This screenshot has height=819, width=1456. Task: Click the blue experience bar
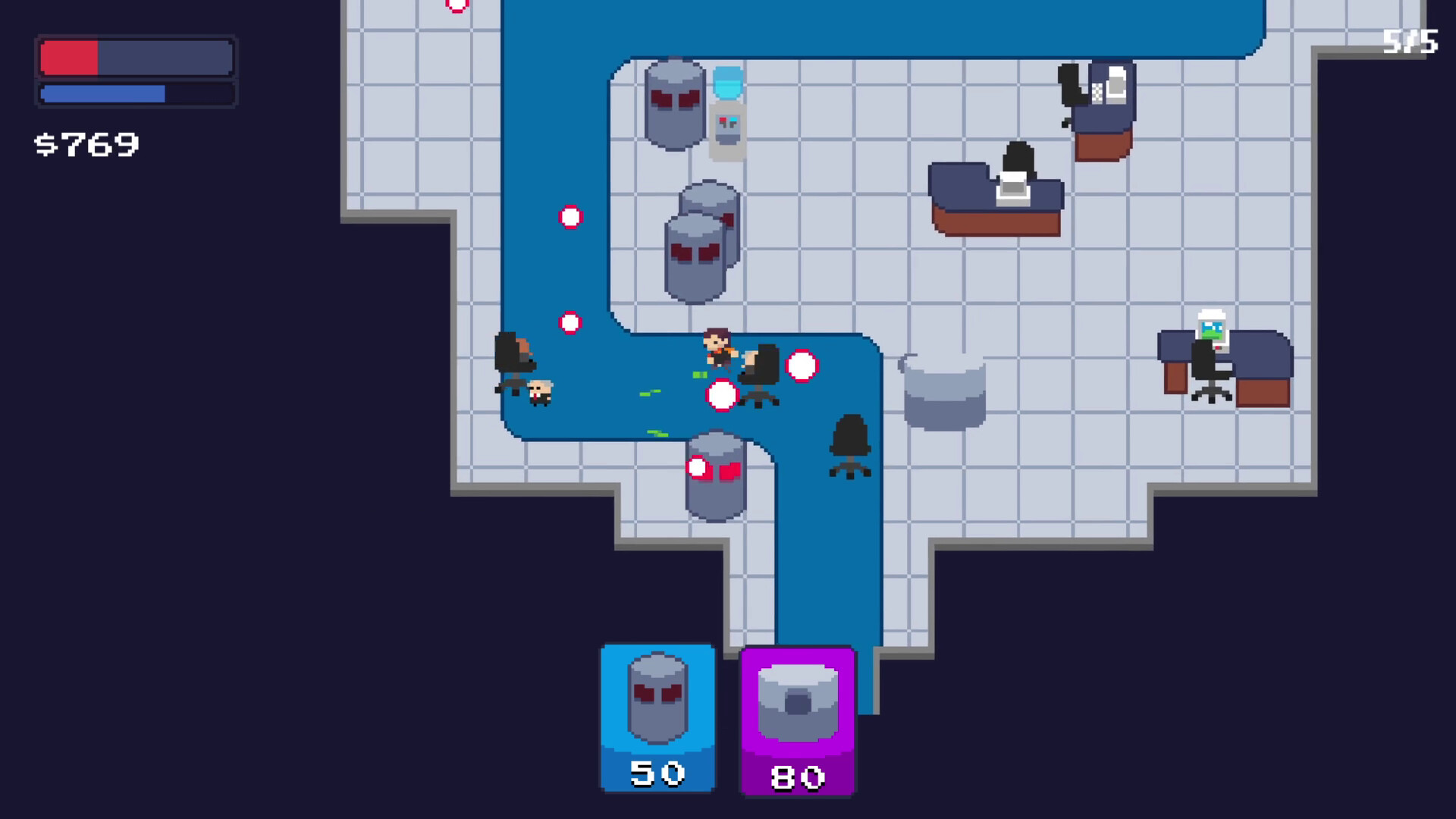point(102,93)
